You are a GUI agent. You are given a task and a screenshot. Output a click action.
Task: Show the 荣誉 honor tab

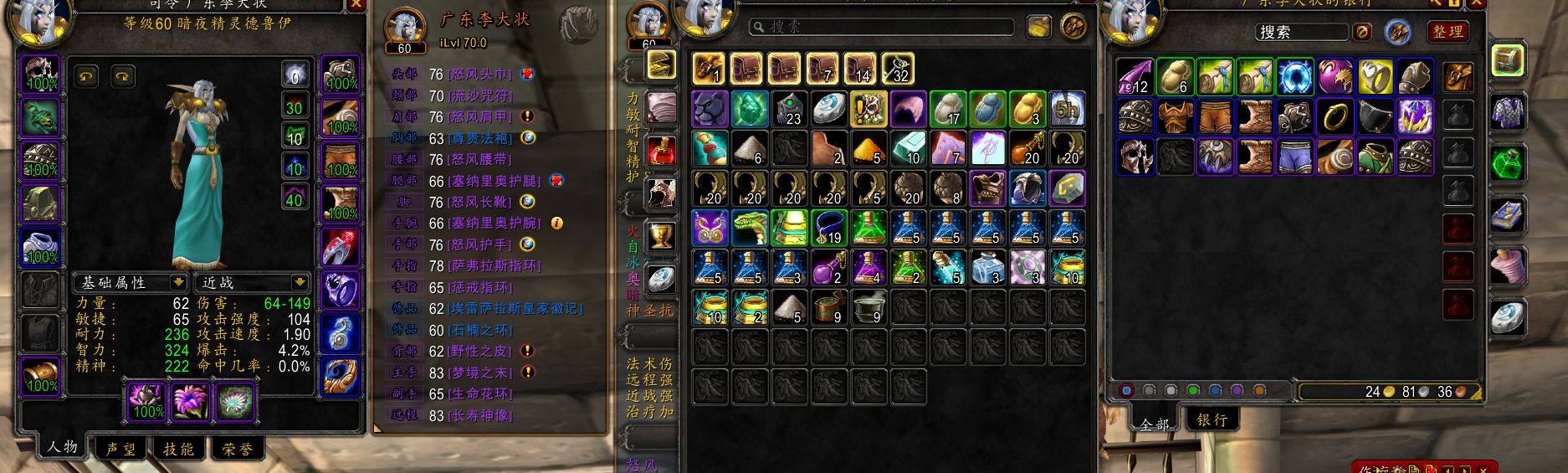237,450
